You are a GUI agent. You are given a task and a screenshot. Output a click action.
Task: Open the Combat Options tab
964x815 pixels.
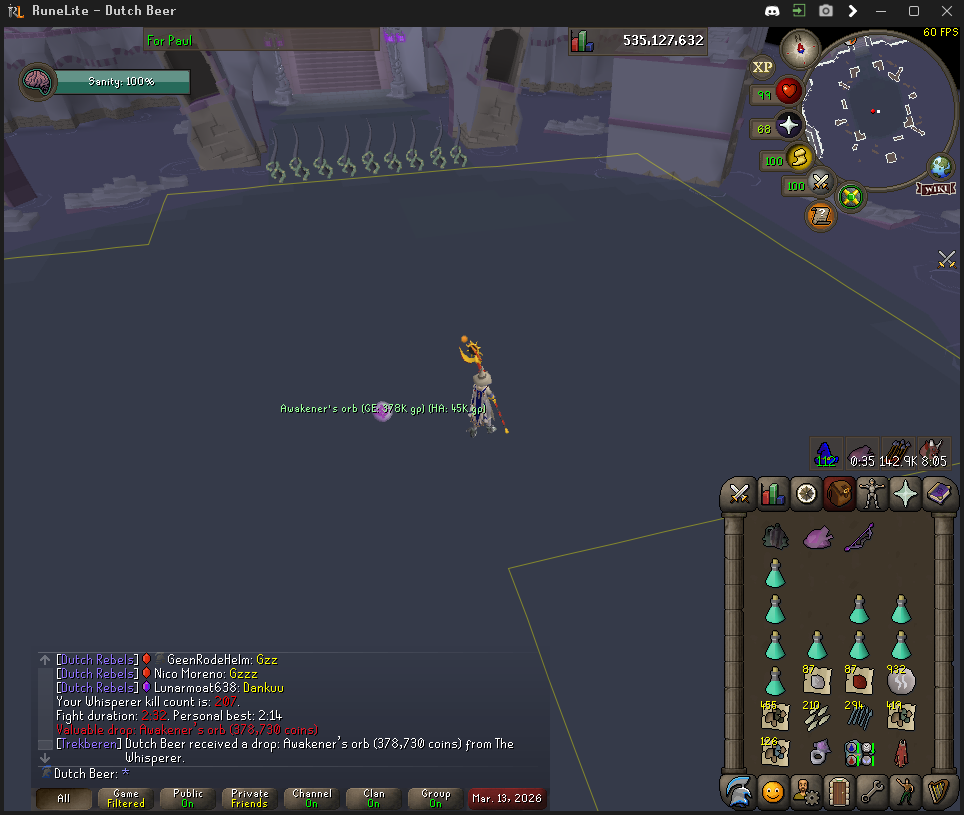[740, 494]
